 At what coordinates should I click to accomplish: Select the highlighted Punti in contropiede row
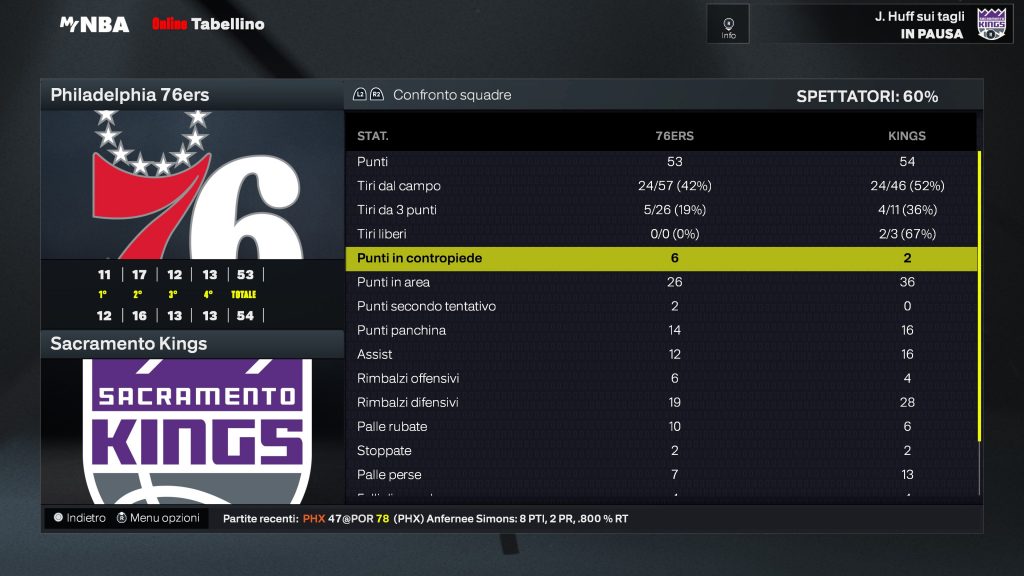click(x=660, y=258)
